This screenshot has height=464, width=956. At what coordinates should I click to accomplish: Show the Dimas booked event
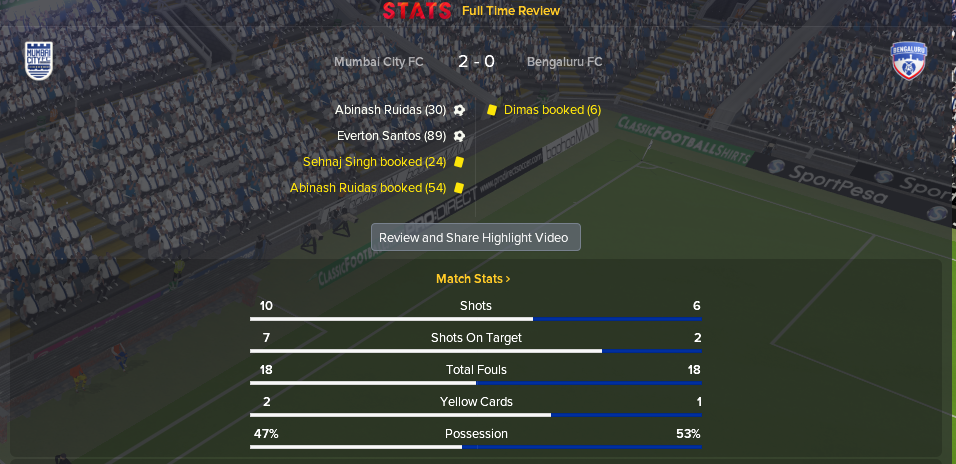click(552, 110)
